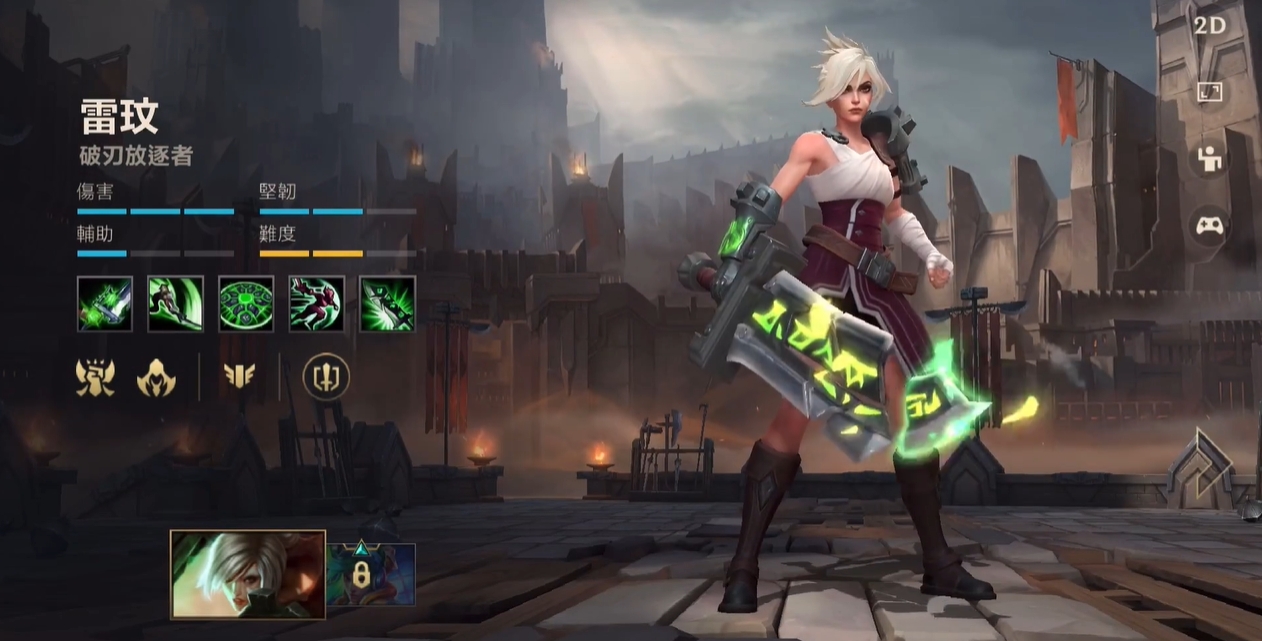Select the gold hooded assassin role icon
The image size is (1262, 641).
click(x=156, y=377)
